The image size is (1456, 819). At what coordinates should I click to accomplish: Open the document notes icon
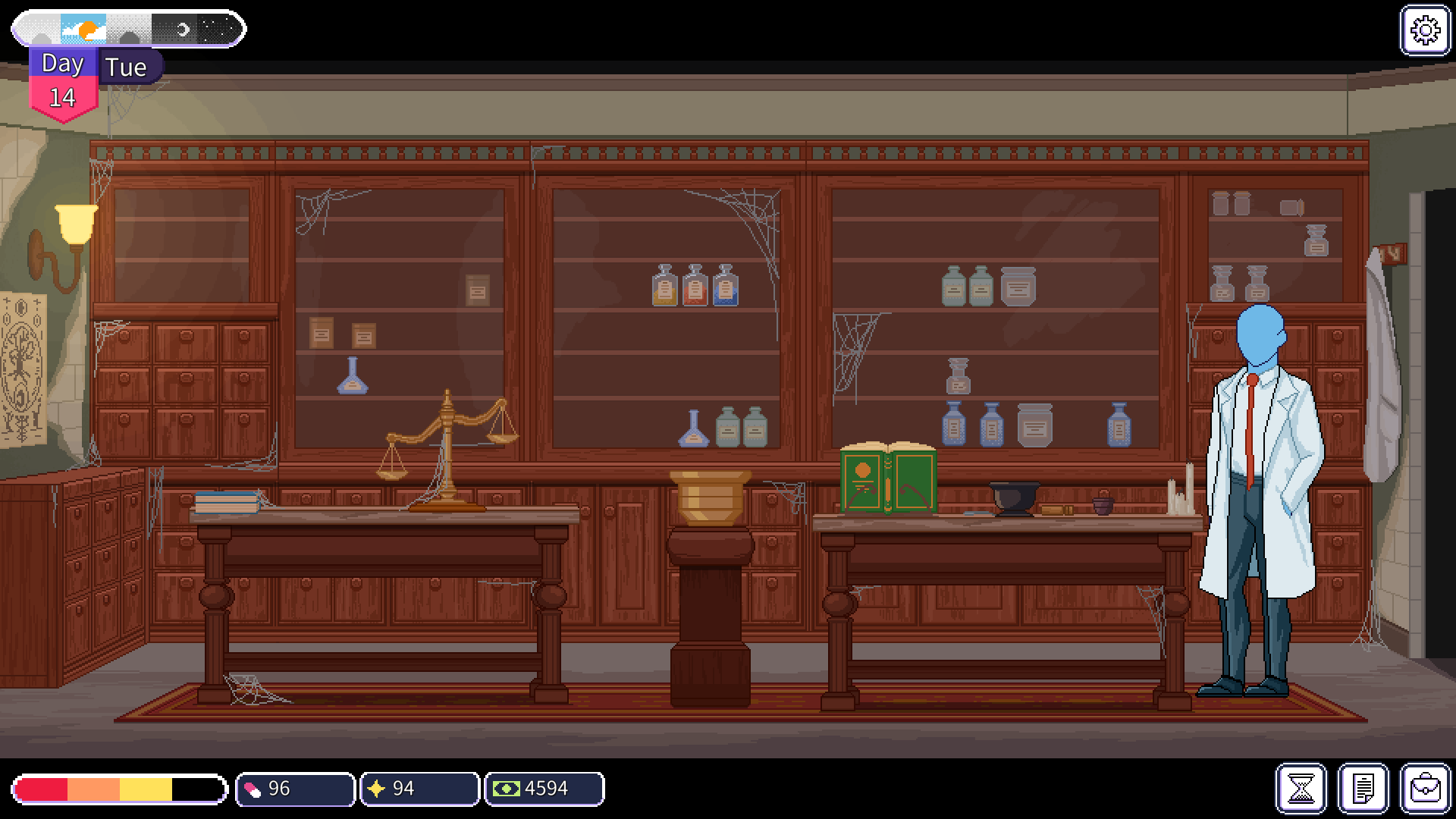coord(1362,788)
